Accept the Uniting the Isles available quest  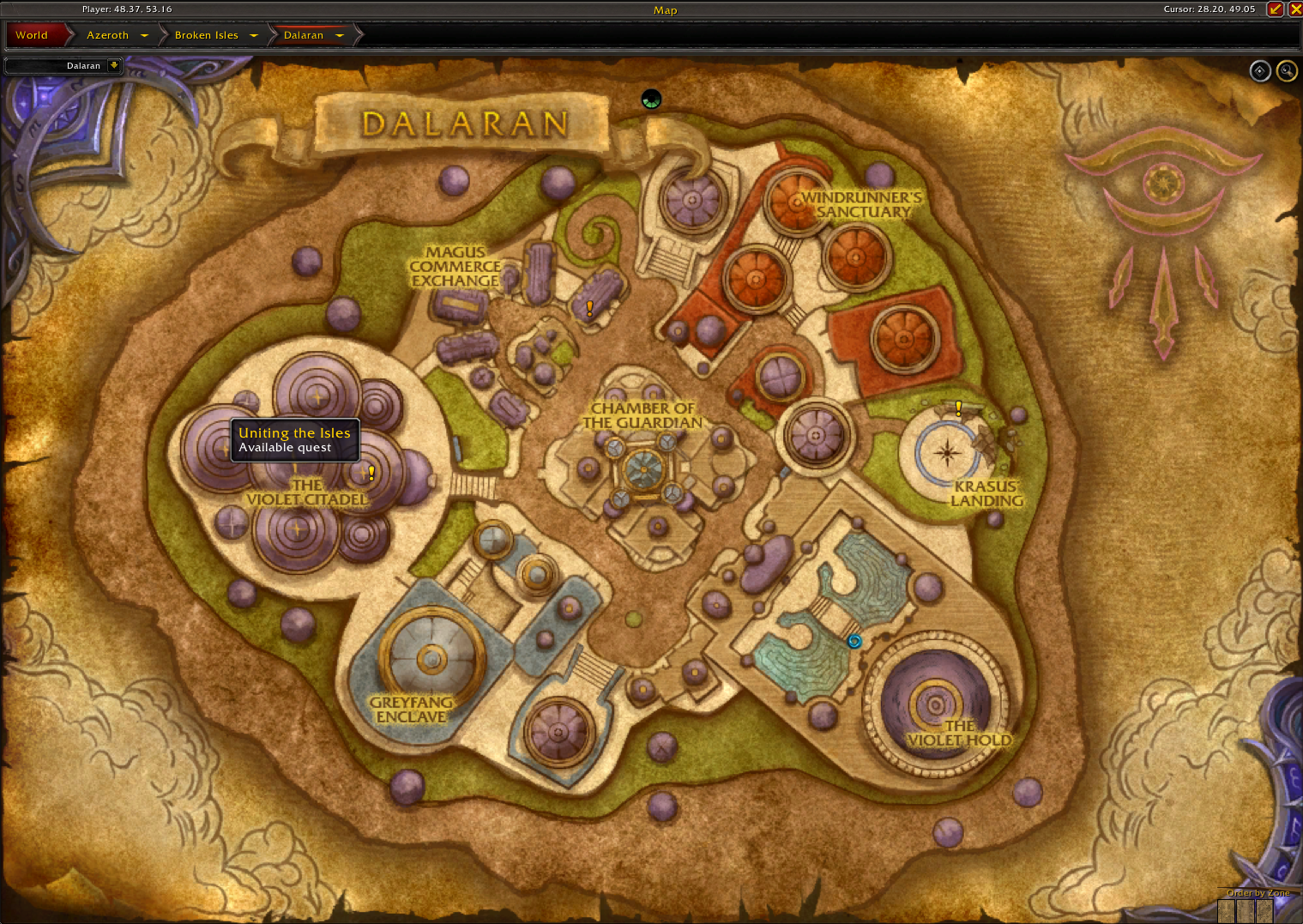294,440
